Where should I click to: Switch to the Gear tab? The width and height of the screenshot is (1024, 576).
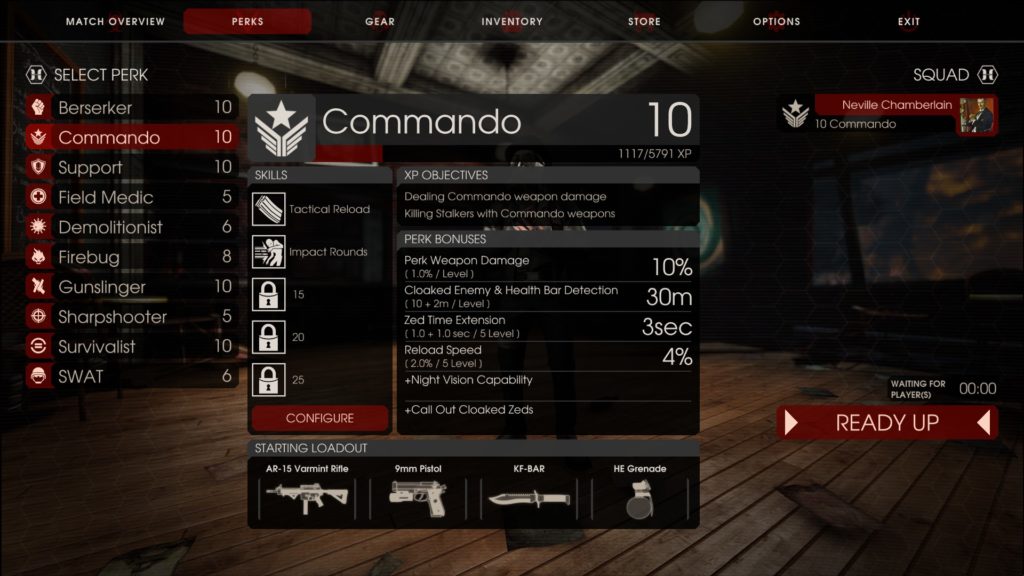tap(380, 22)
